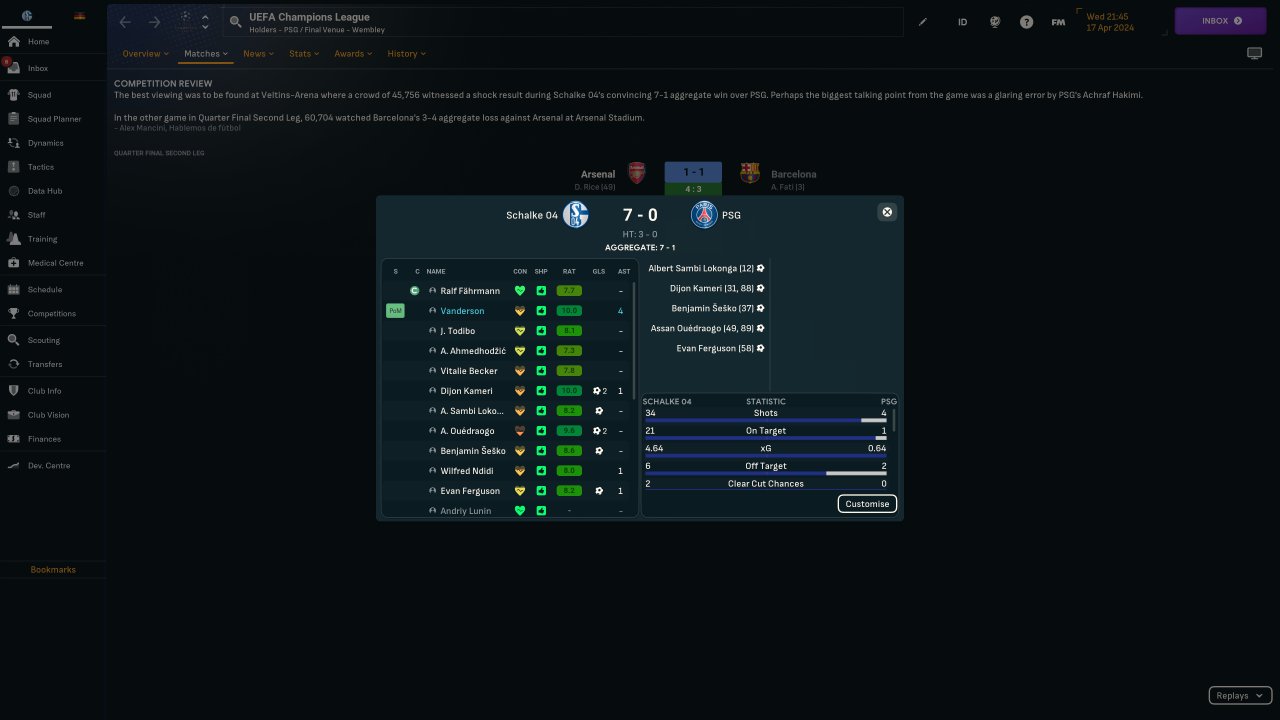This screenshot has width=1280, height=720.
Task: Click the PSG club badge
Action: [704, 215]
